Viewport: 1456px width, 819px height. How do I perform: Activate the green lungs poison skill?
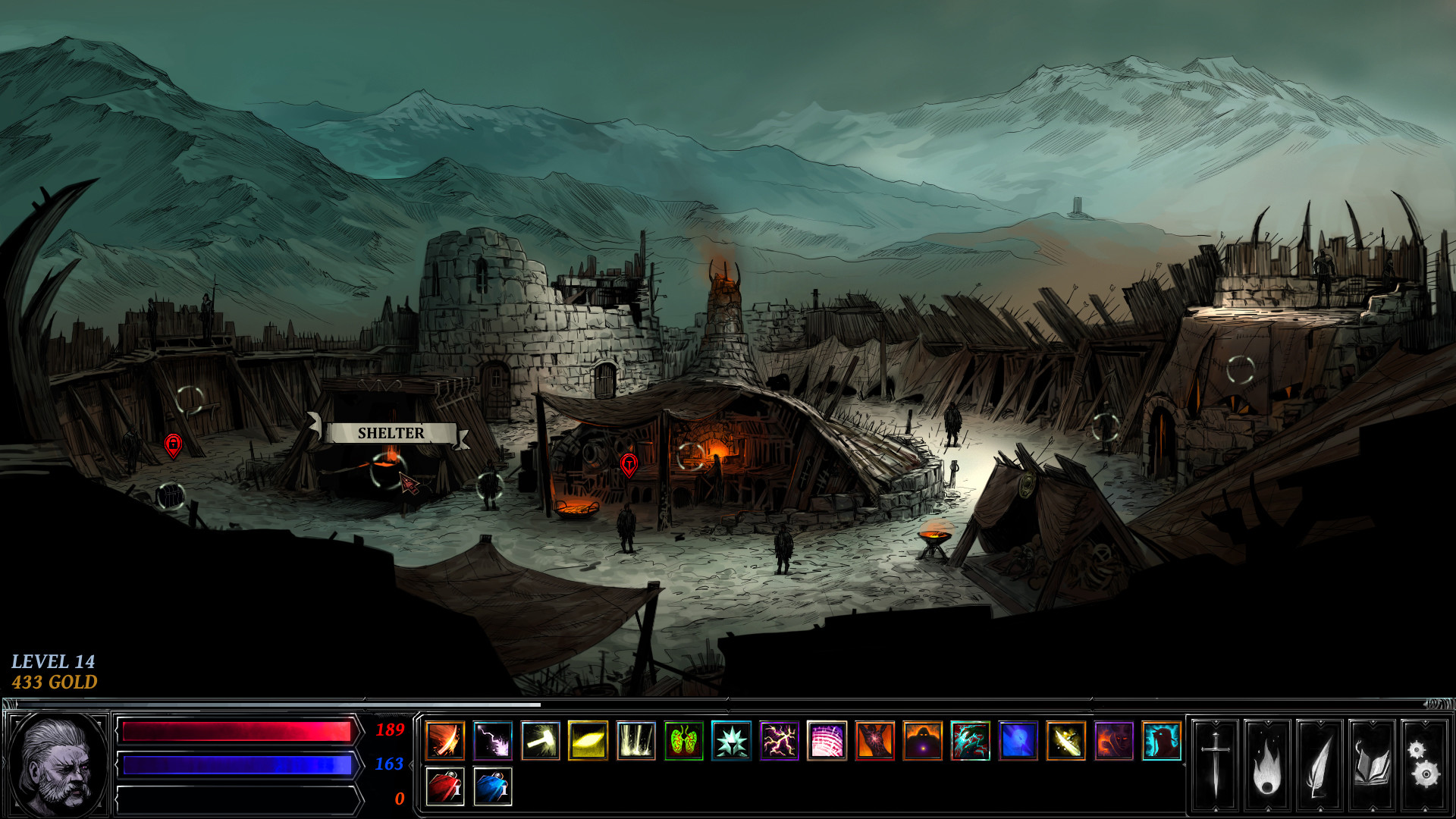point(683,740)
